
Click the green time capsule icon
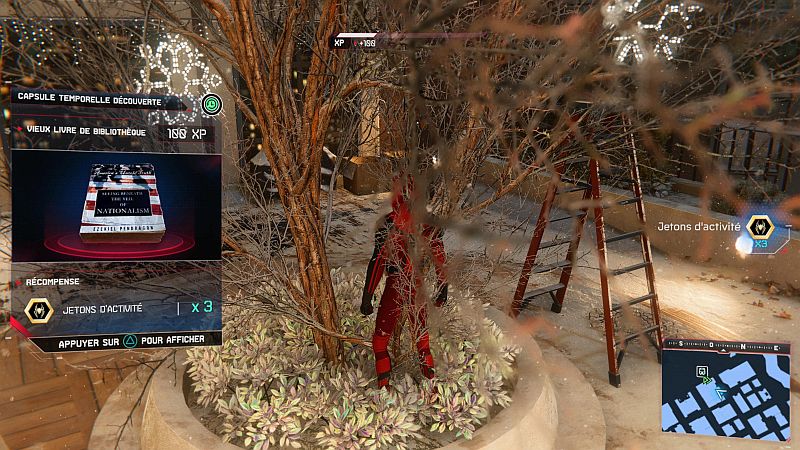coord(210,103)
